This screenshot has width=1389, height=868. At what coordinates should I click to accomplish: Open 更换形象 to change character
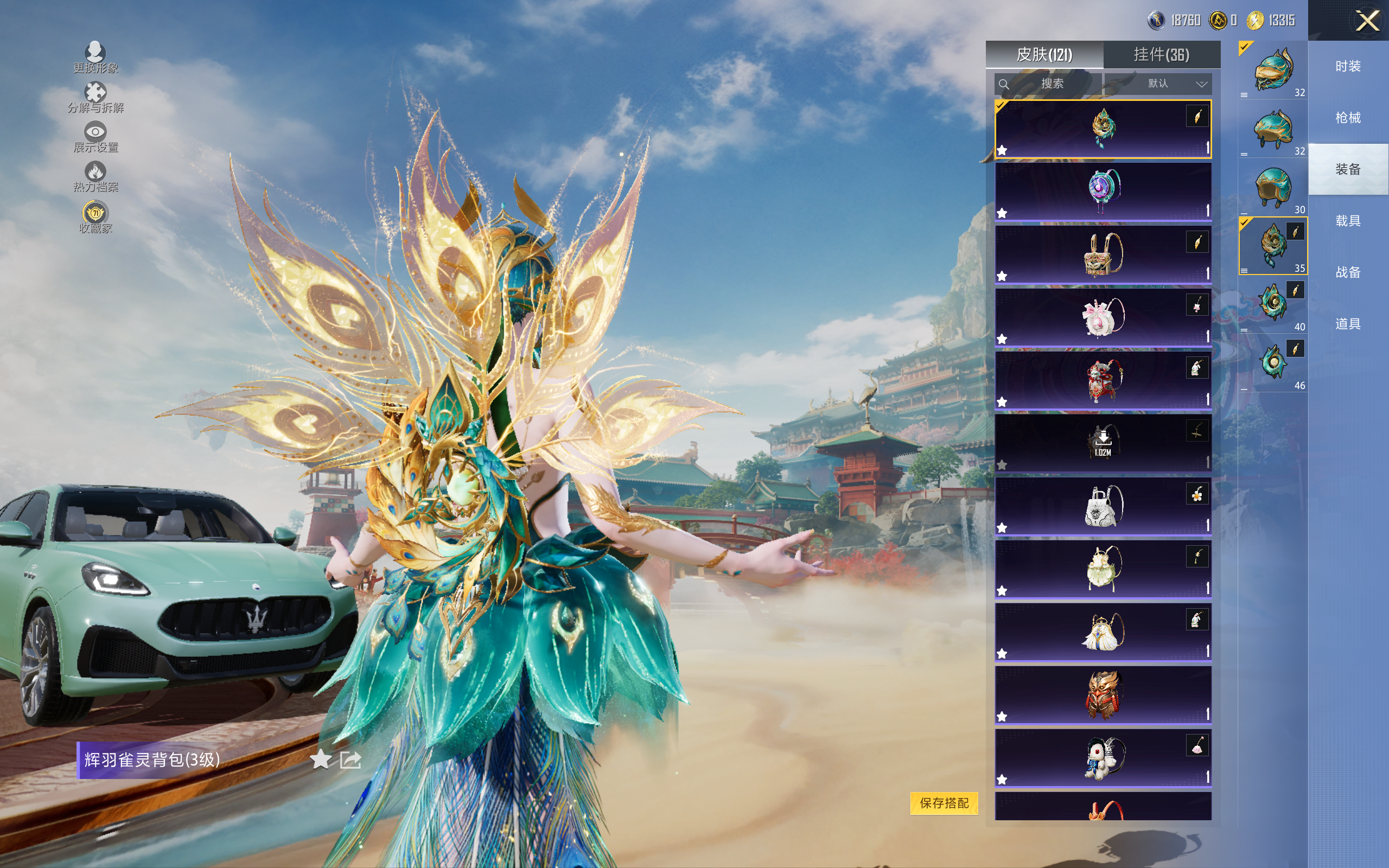point(95,58)
